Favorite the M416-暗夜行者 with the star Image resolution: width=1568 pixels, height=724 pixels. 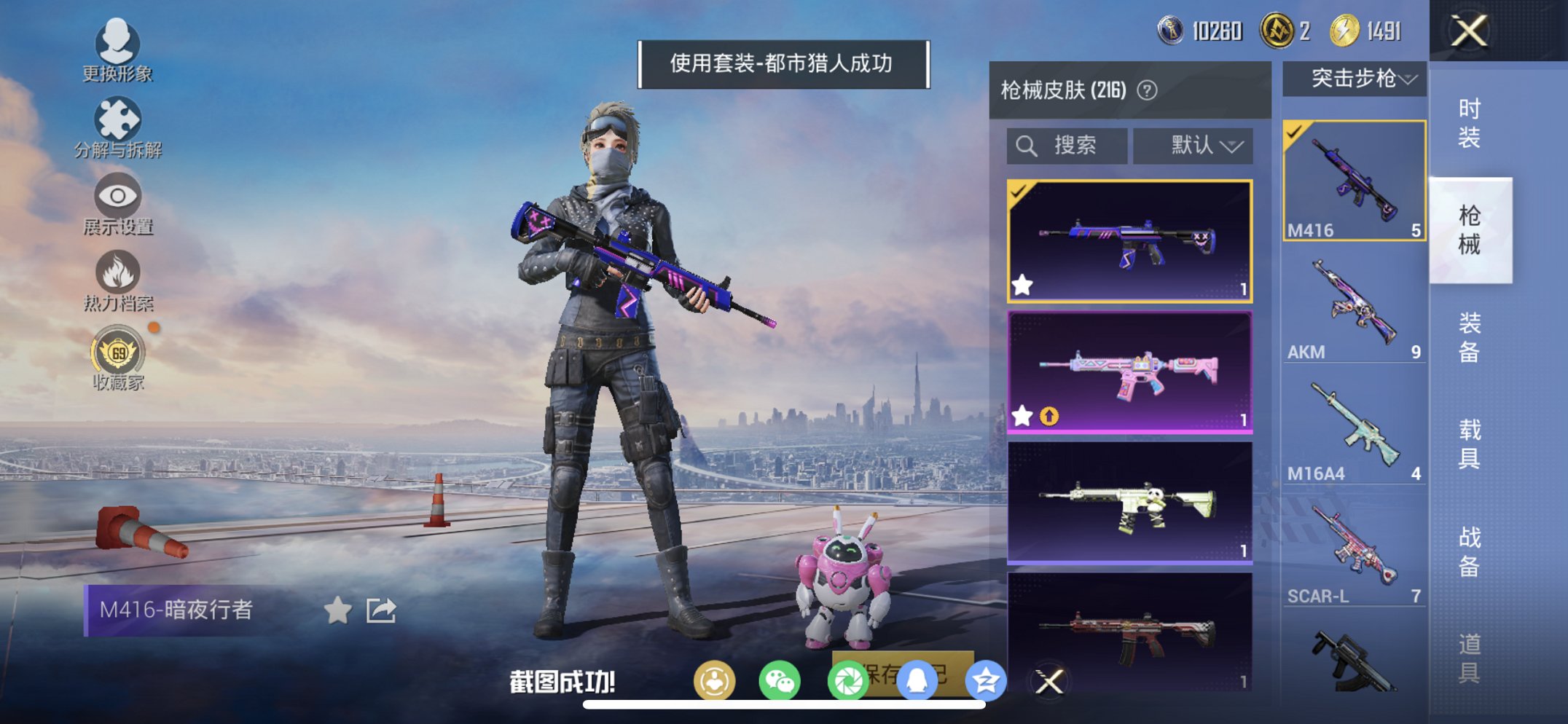click(337, 611)
